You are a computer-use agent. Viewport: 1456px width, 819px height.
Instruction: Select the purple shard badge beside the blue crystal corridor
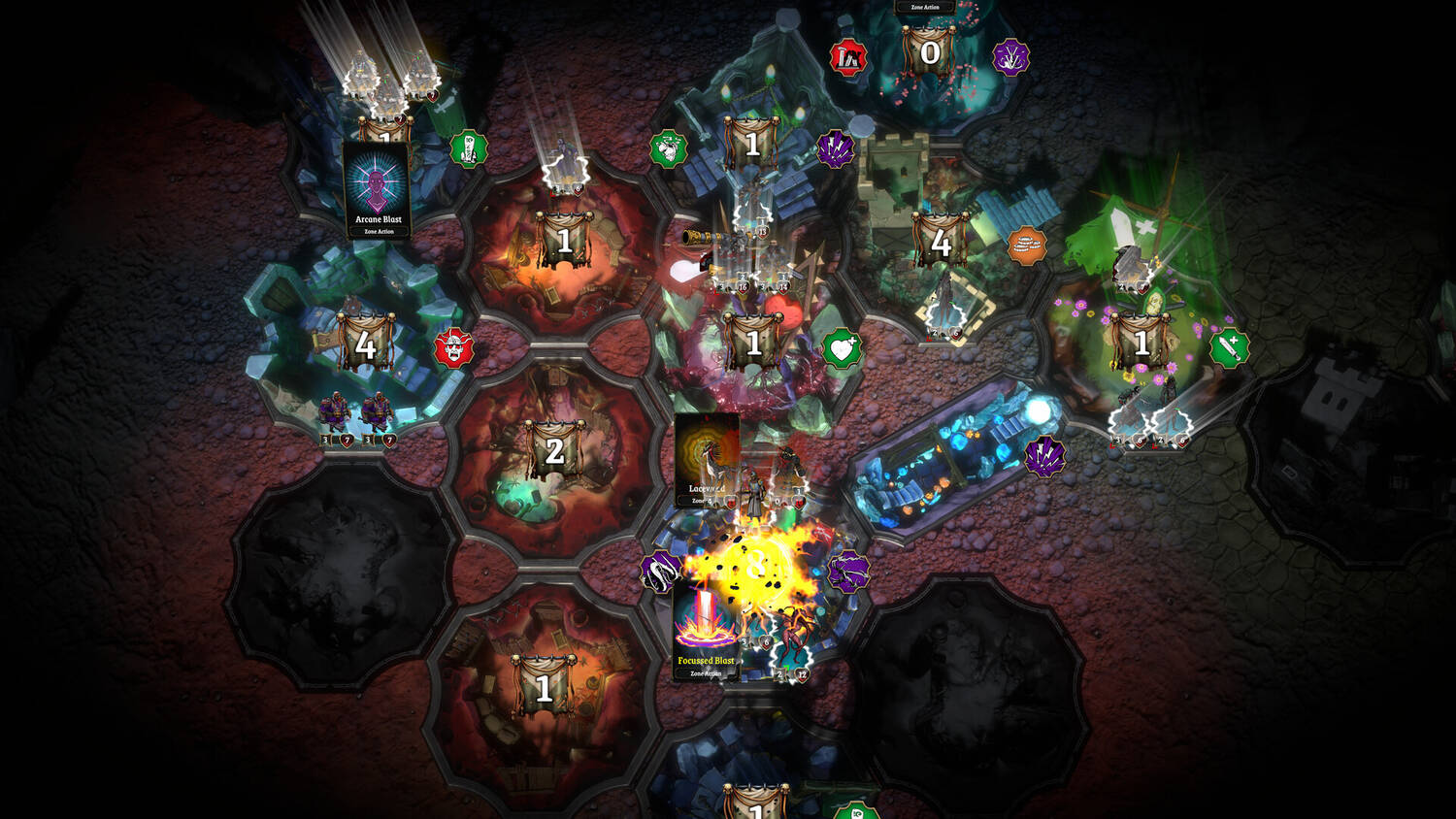pos(1044,456)
